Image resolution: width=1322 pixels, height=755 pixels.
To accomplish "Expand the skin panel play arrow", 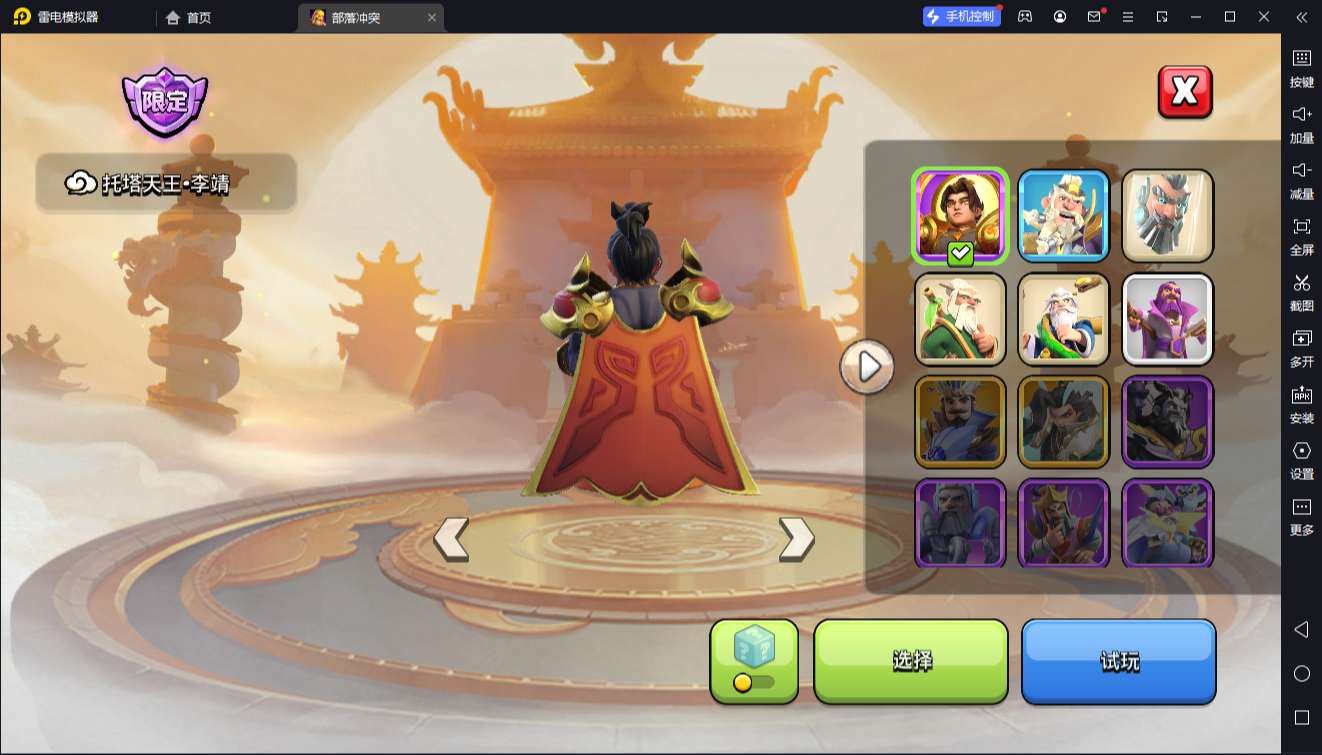I will tap(867, 367).
